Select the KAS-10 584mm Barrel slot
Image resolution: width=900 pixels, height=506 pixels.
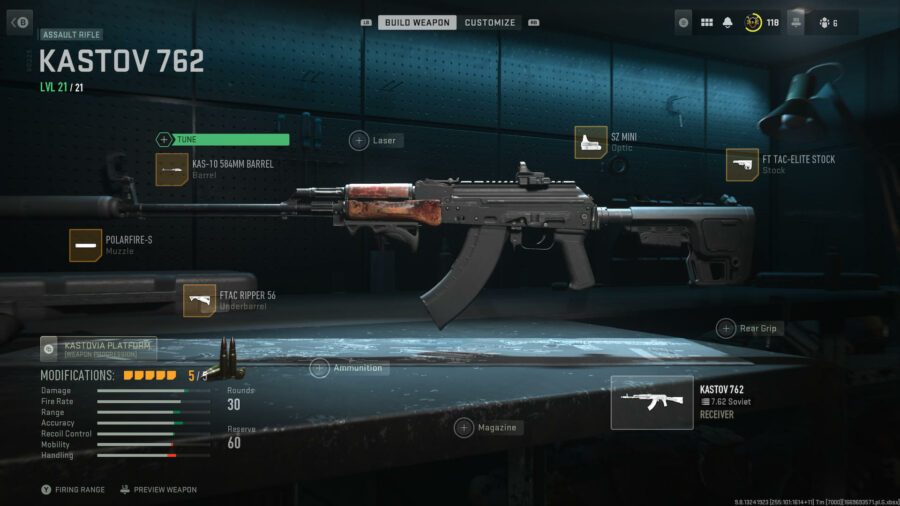tap(172, 169)
